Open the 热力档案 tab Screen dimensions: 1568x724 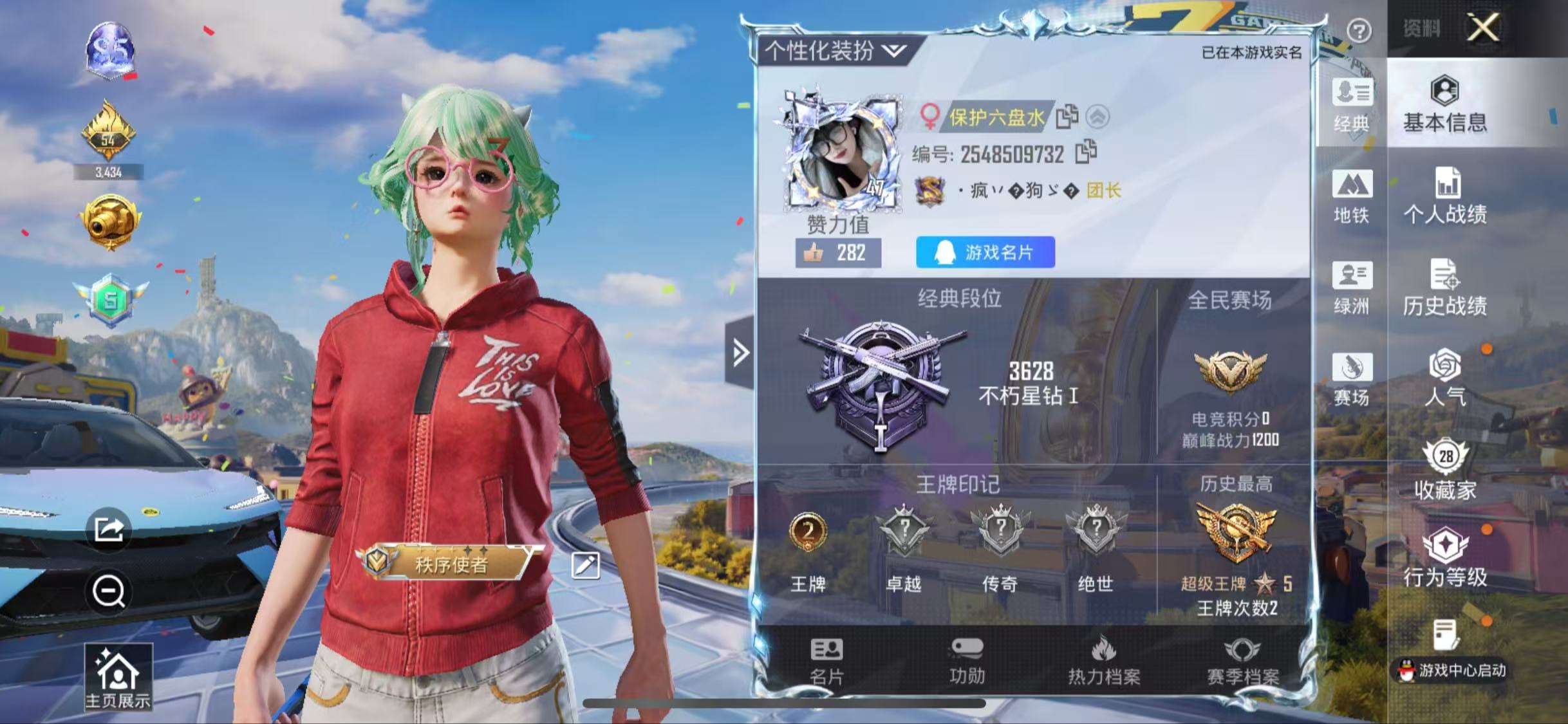pos(1104,662)
